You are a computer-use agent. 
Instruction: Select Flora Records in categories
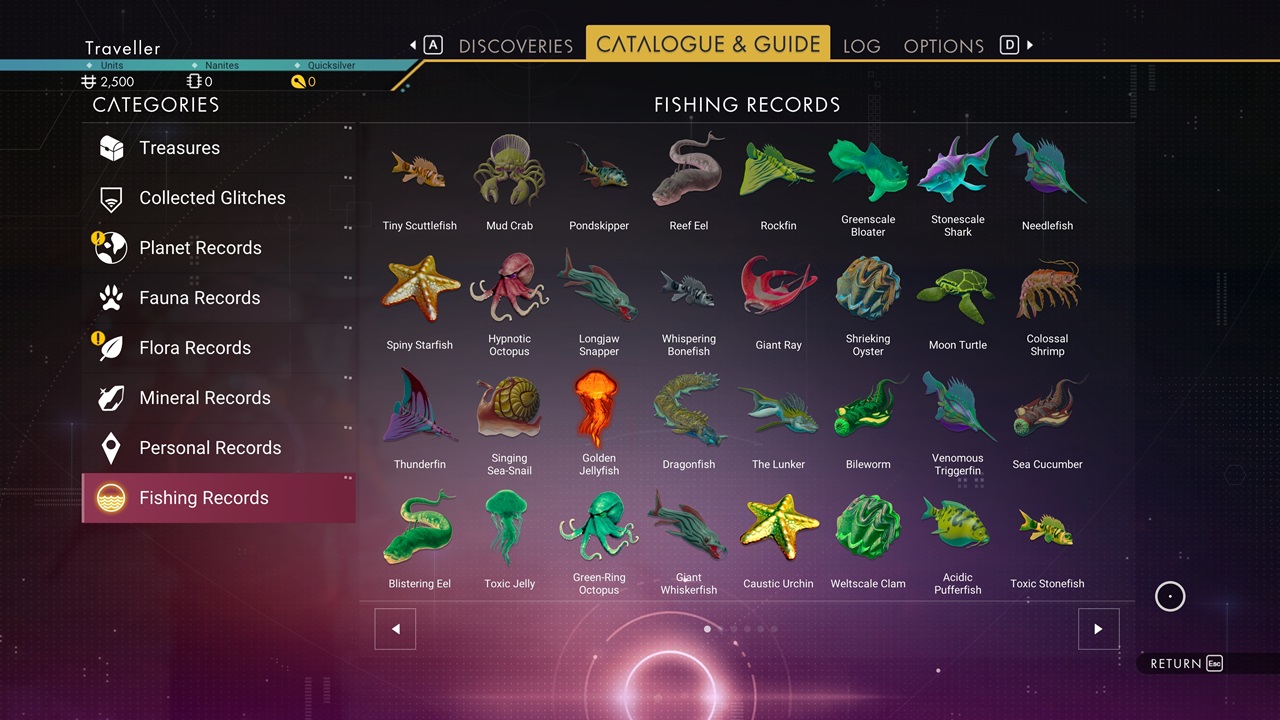coord(195,348)
